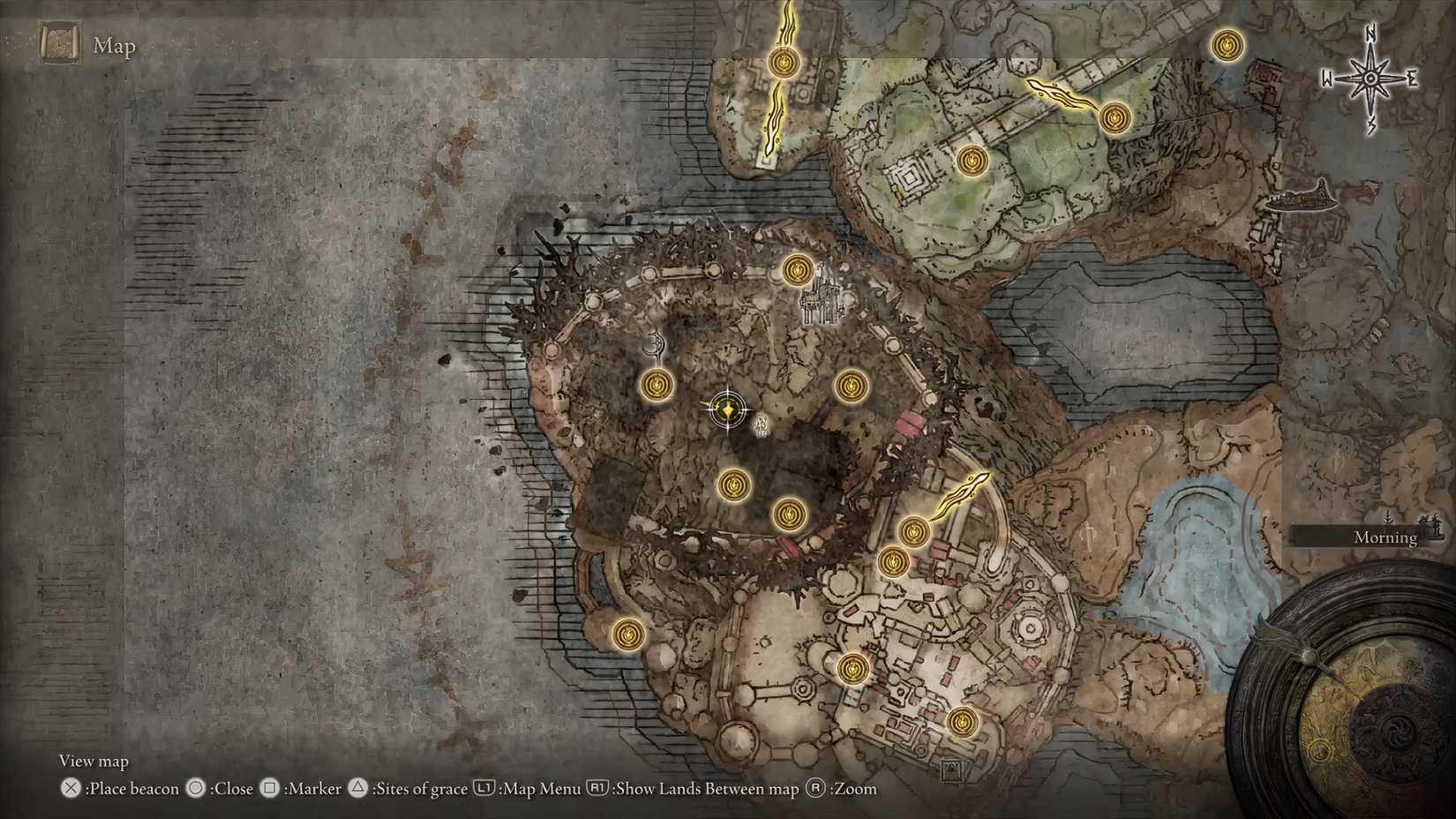Screen dimensions: 1456x819
Task: Select the crescent moon landmark icon west of the player
Action: pyautogui.click(x=654, y=342)
